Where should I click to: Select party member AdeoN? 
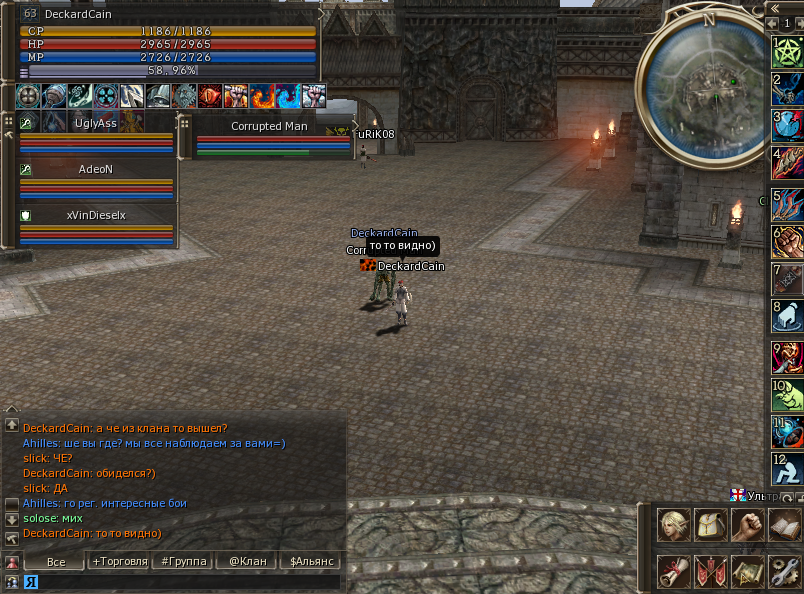(x=96, y=169)
